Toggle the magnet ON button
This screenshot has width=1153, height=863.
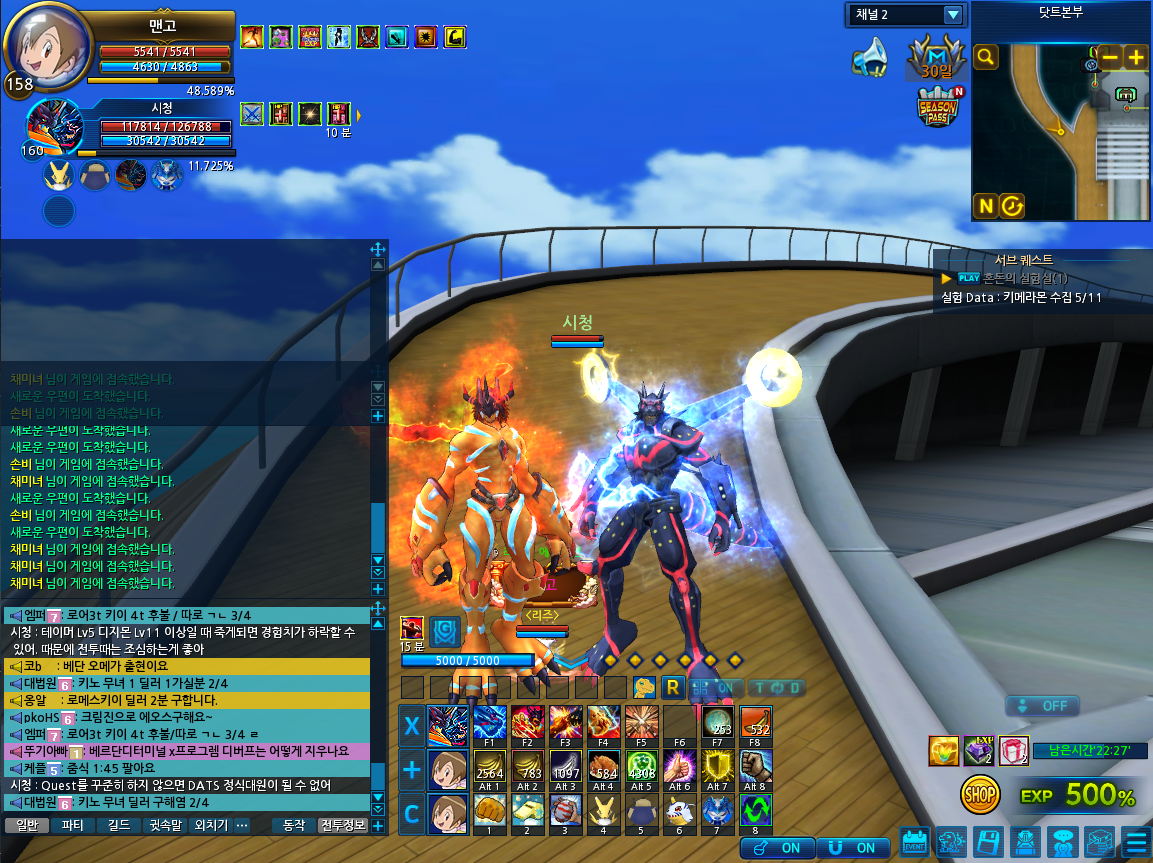[x=852, y=848]
